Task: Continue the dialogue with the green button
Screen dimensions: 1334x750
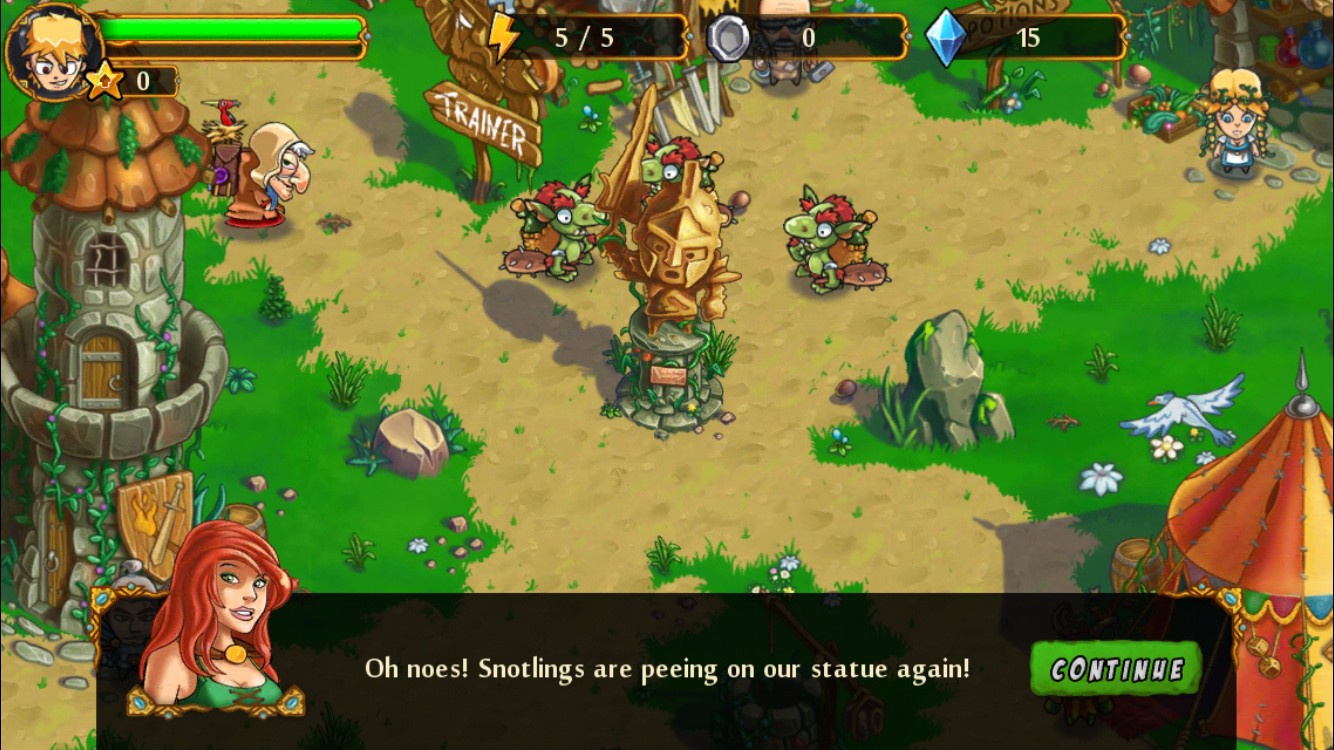Action: coord(1116,668)
